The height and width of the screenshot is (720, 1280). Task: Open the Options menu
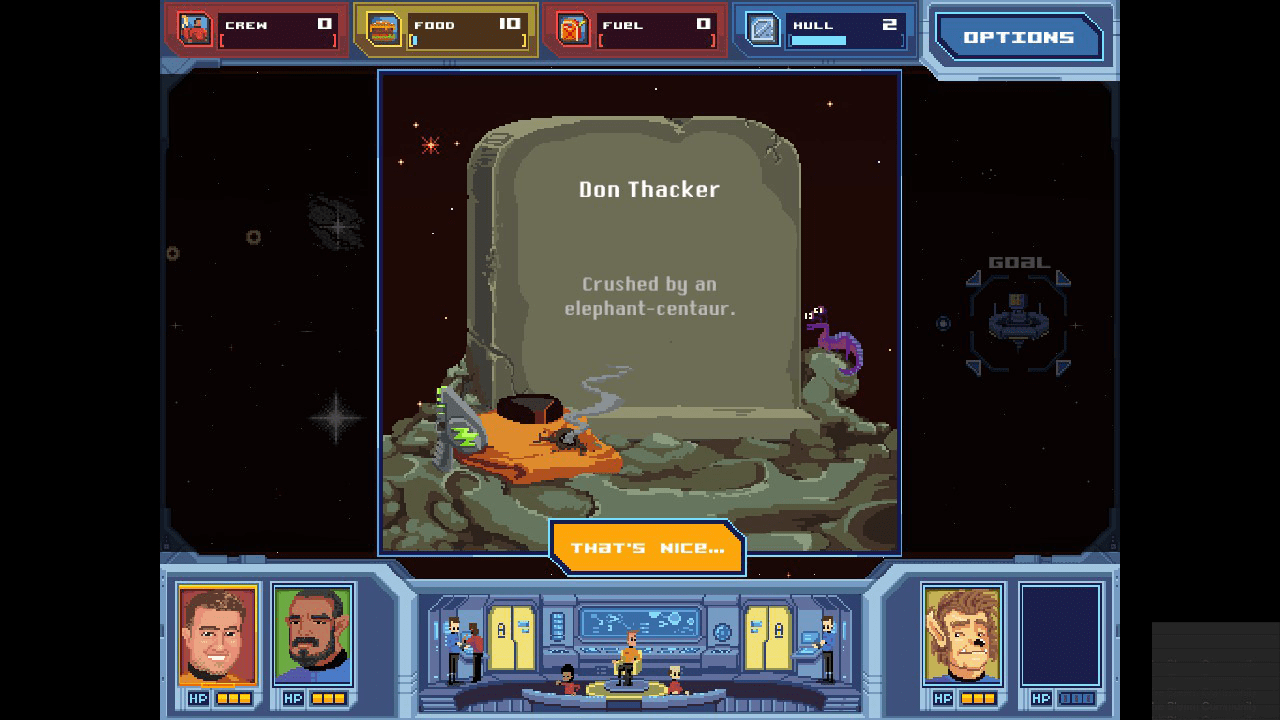pyautogui.click(x=1018, y=38)
